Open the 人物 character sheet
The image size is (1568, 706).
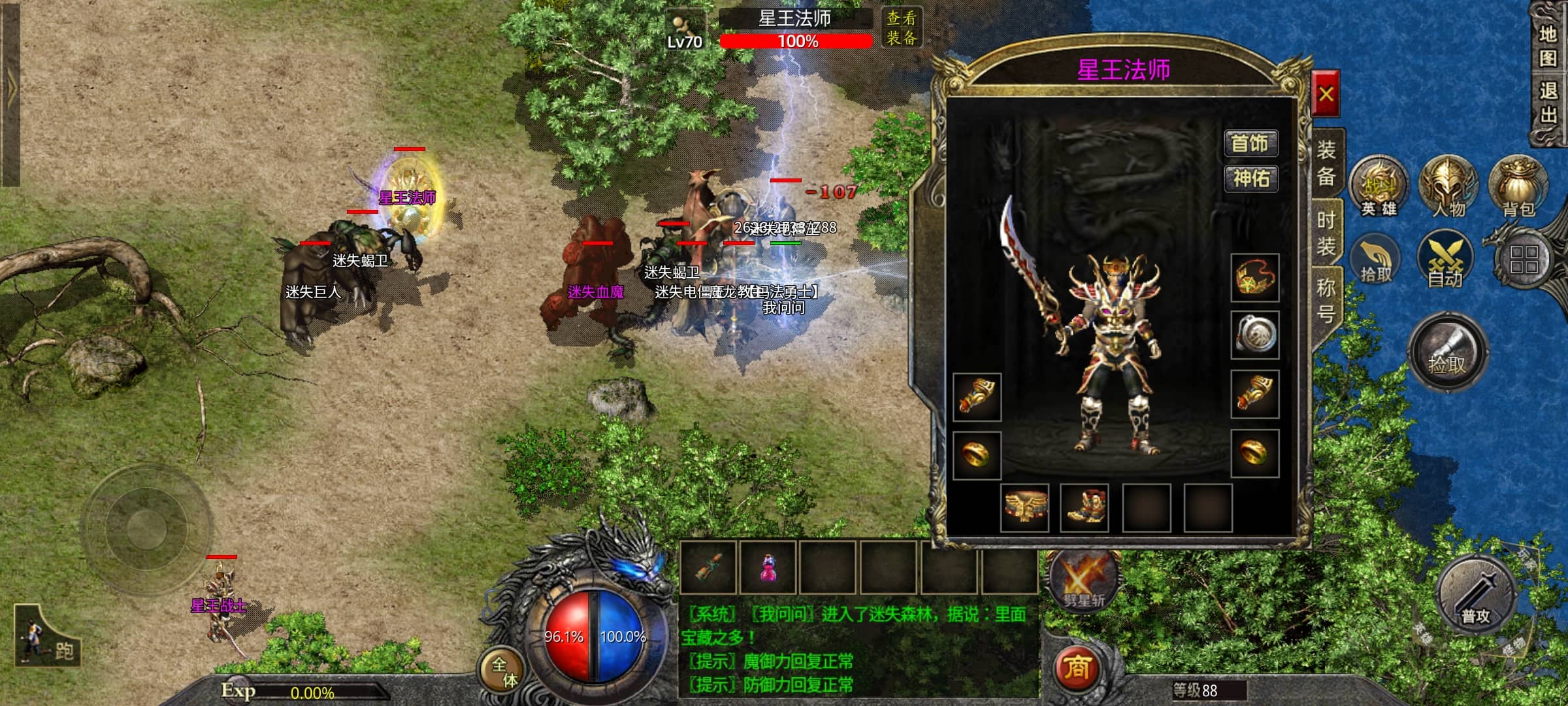click(x=1448, y=188)
